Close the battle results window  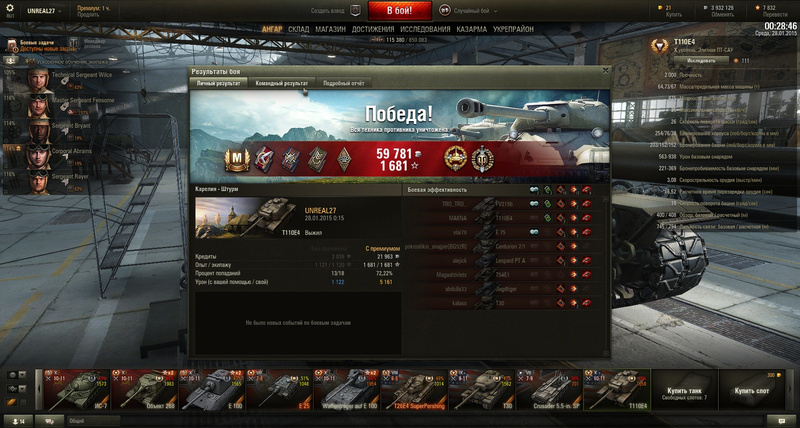[605, 71]
